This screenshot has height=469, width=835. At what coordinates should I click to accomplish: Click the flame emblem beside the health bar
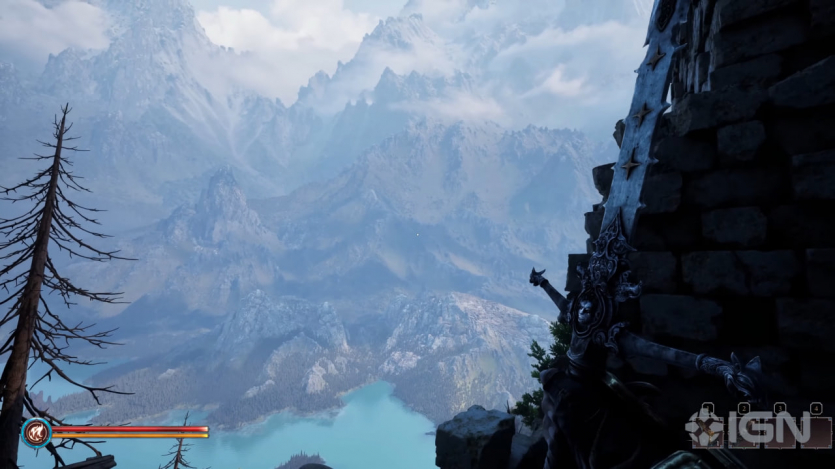point(37,432)
